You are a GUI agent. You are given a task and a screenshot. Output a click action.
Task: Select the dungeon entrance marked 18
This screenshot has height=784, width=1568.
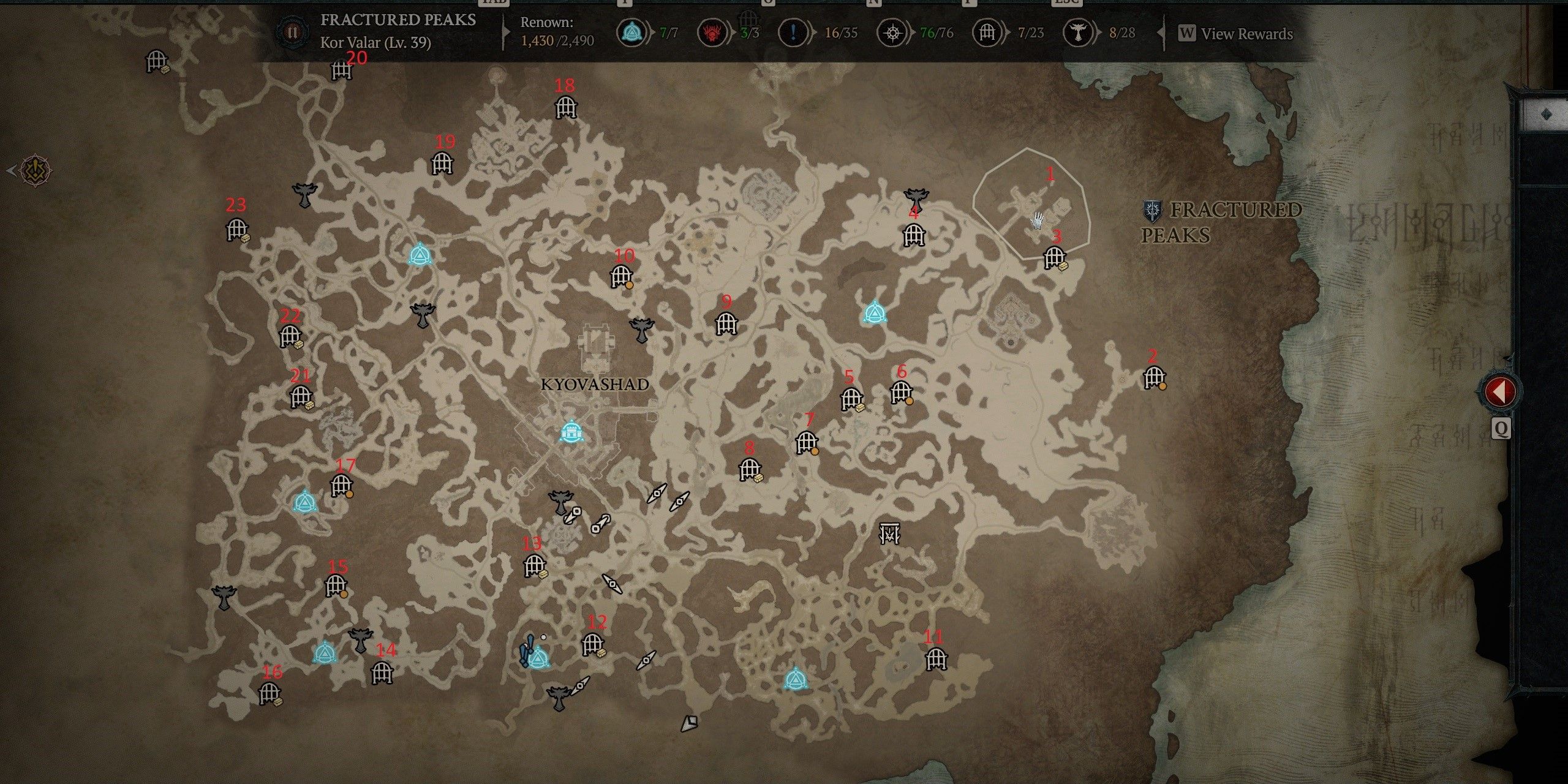click(x=567, y=107)
